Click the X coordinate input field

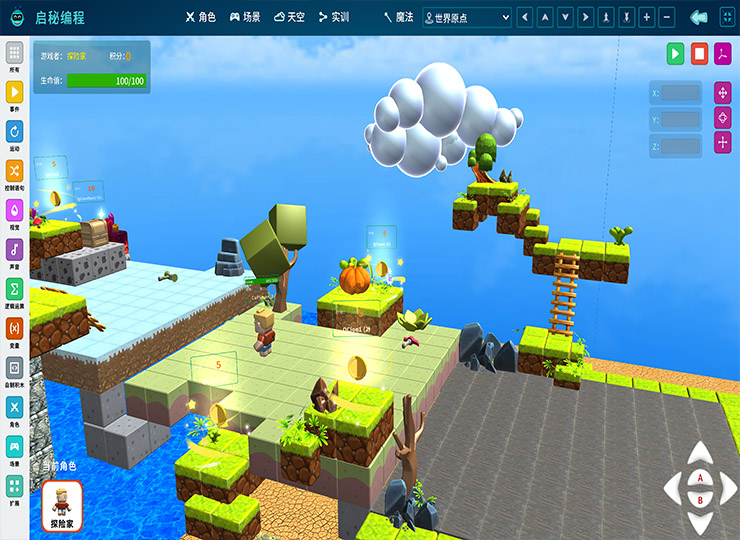(681, 93)
